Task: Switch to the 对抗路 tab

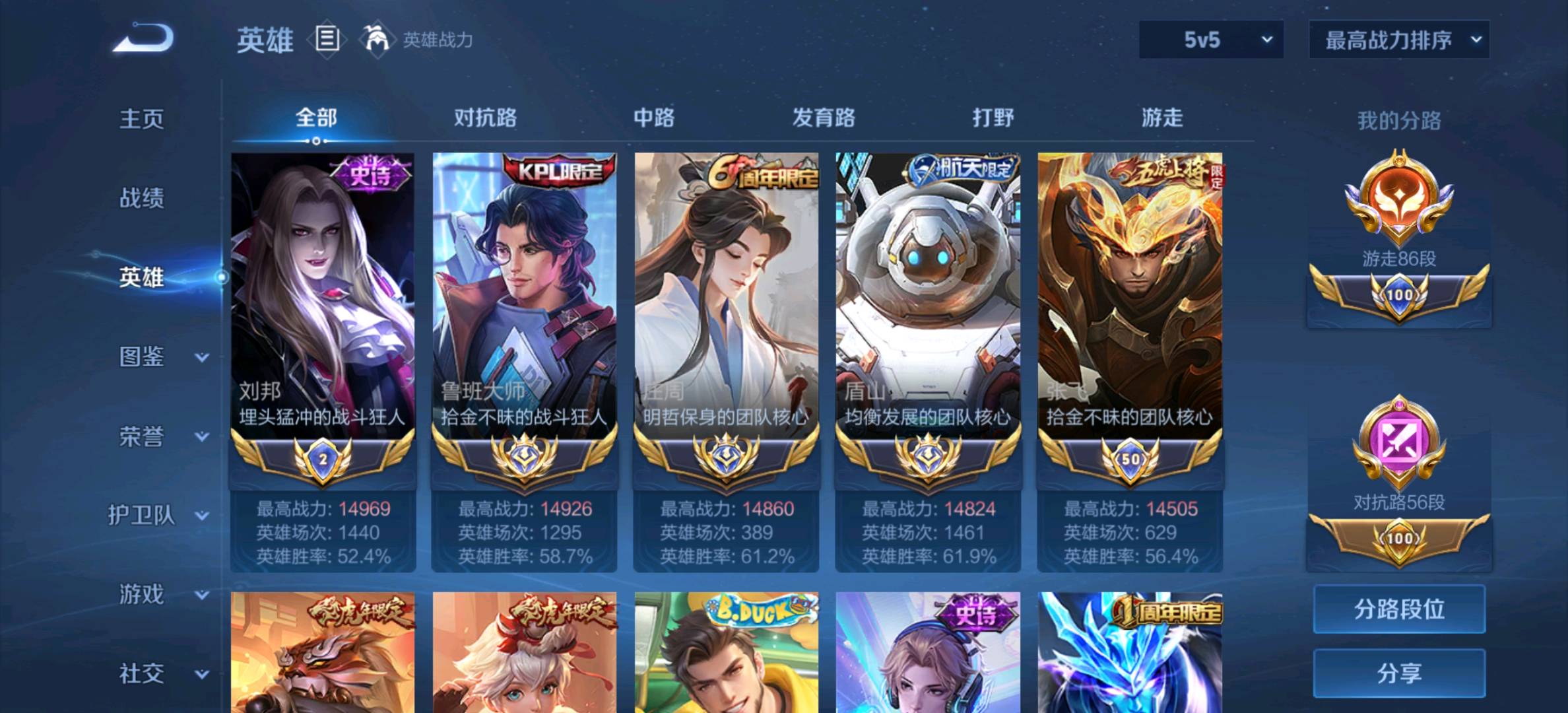Action: (x=486, y=118)
